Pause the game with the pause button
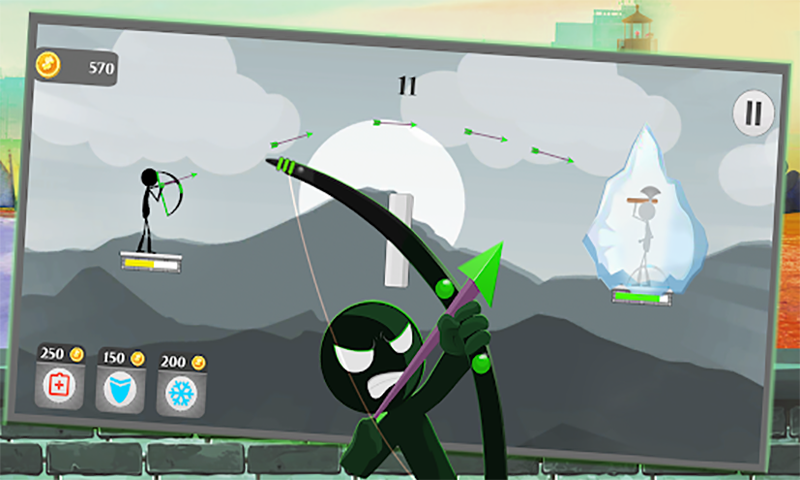This screenshot has width=800, height=480. tap(752, 114)
